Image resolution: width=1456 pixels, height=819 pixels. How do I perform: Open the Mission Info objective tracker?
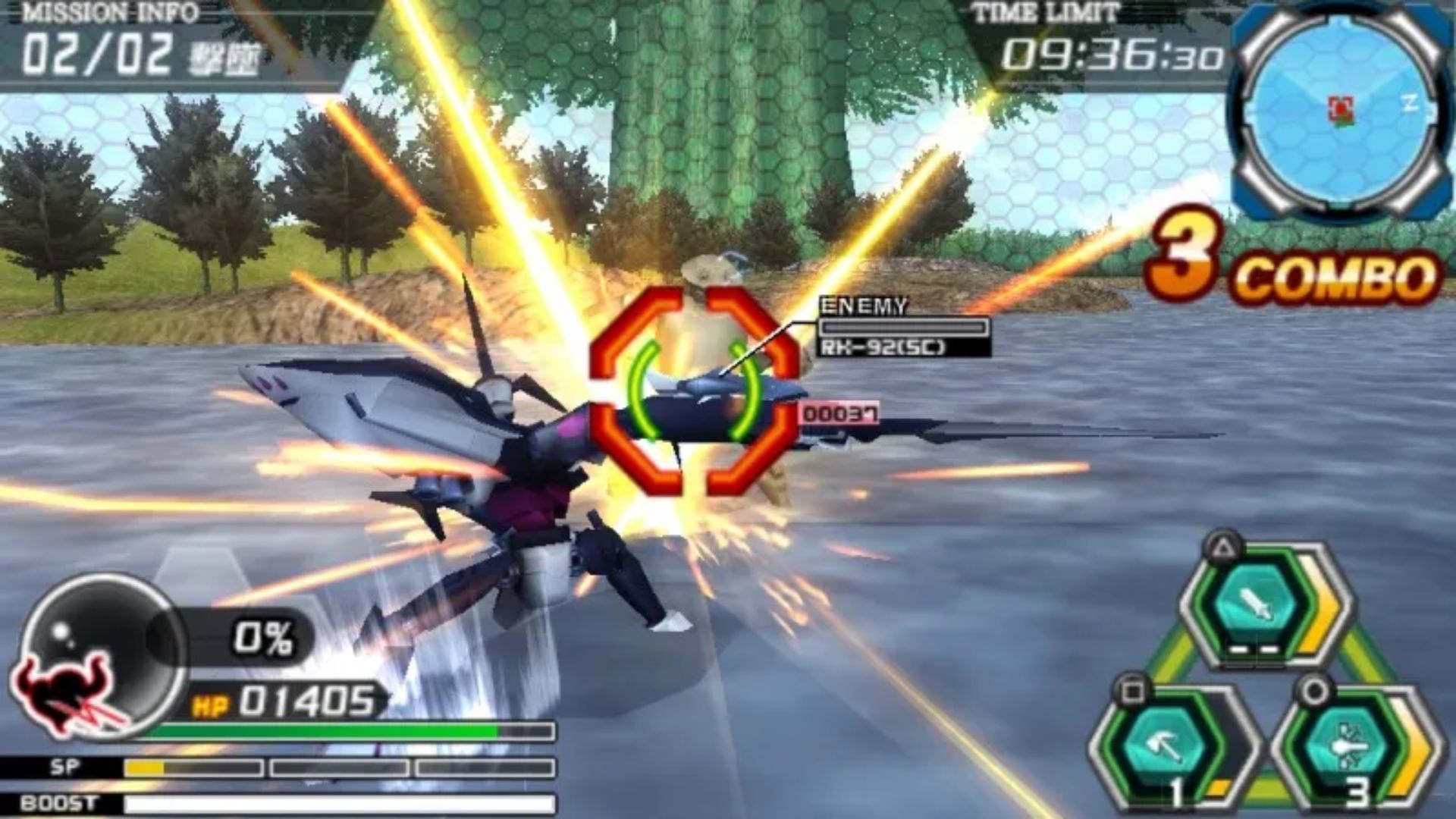140,44
